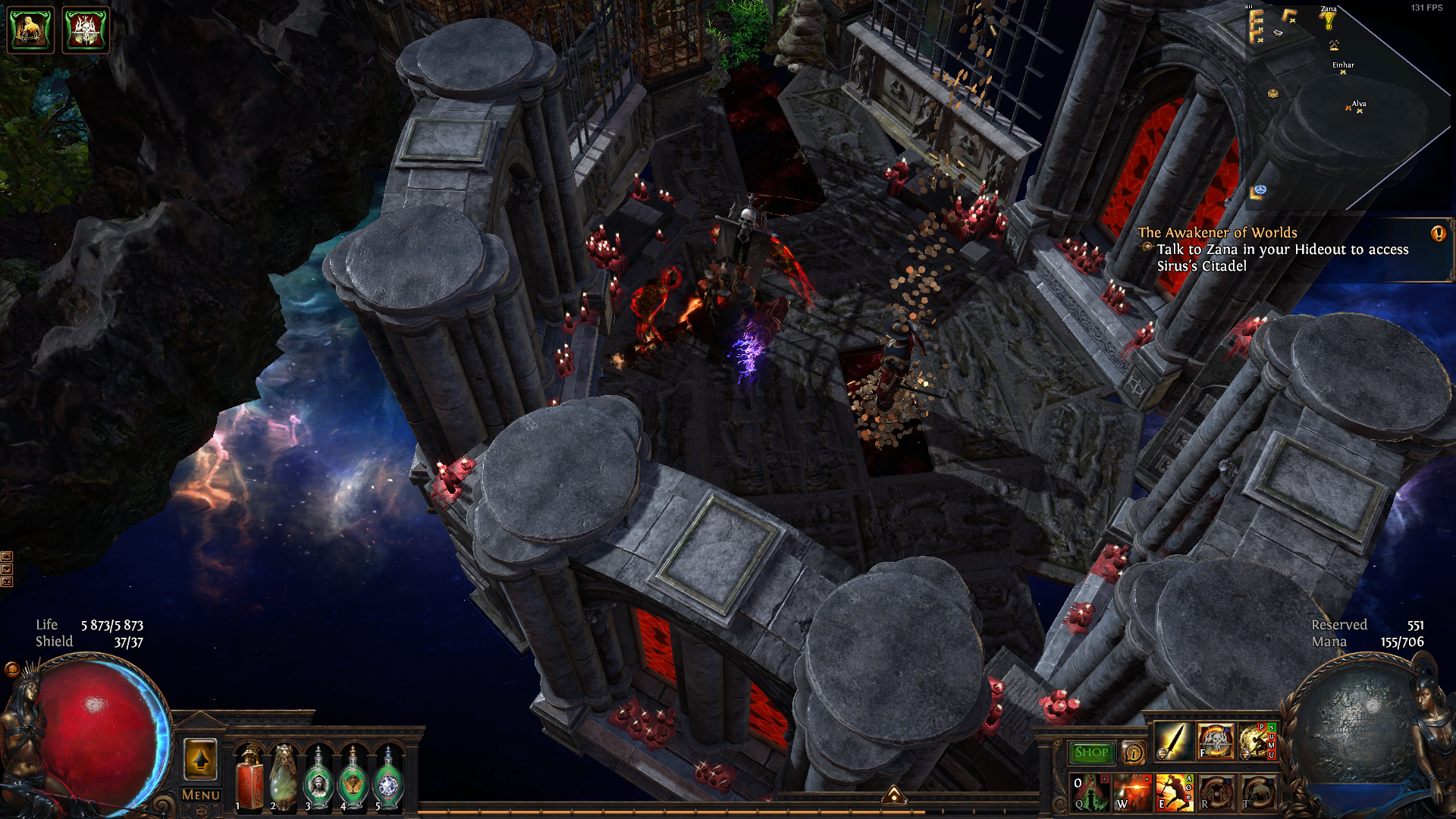
Task: Select the black sword attack skill
Action: tap(1172, 741)
